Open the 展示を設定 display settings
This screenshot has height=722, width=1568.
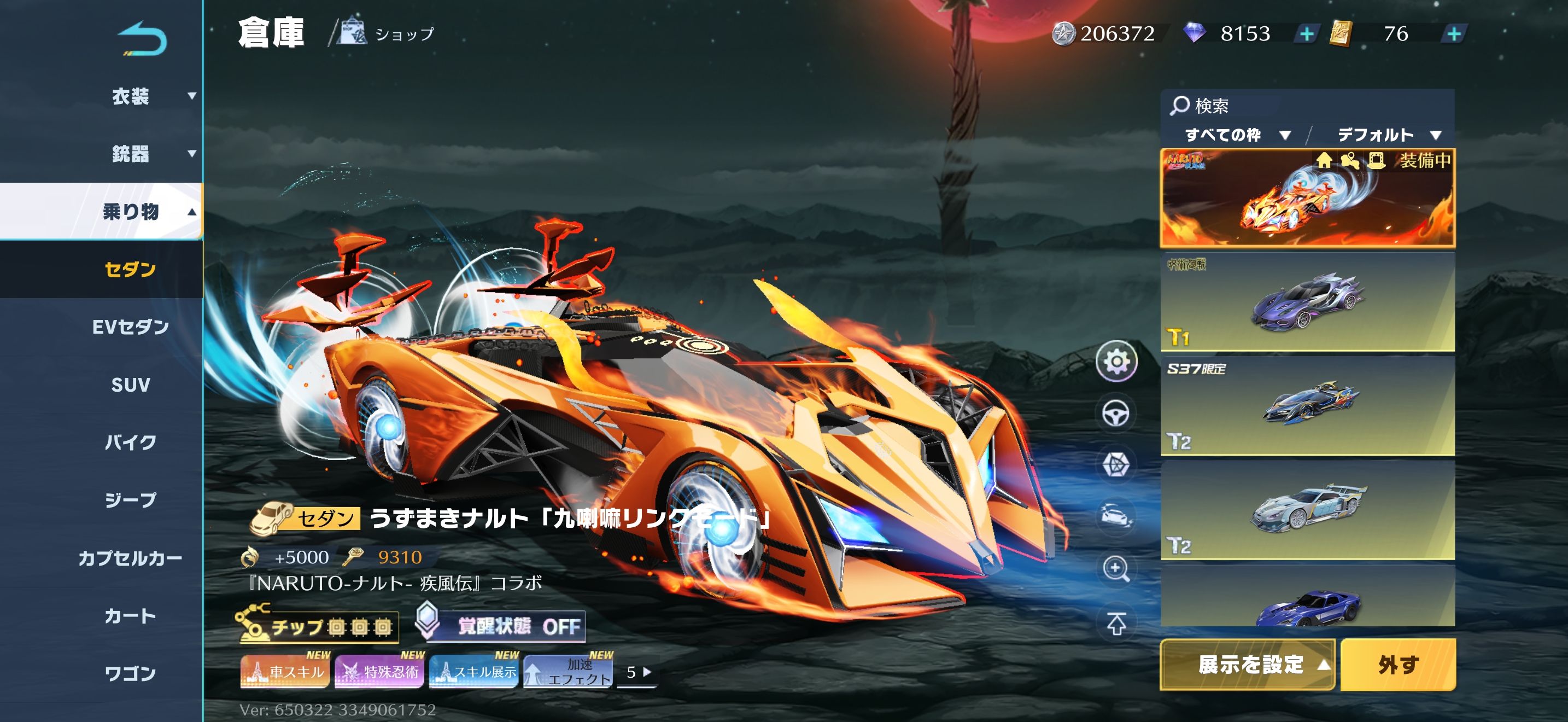pos(1248,664)
